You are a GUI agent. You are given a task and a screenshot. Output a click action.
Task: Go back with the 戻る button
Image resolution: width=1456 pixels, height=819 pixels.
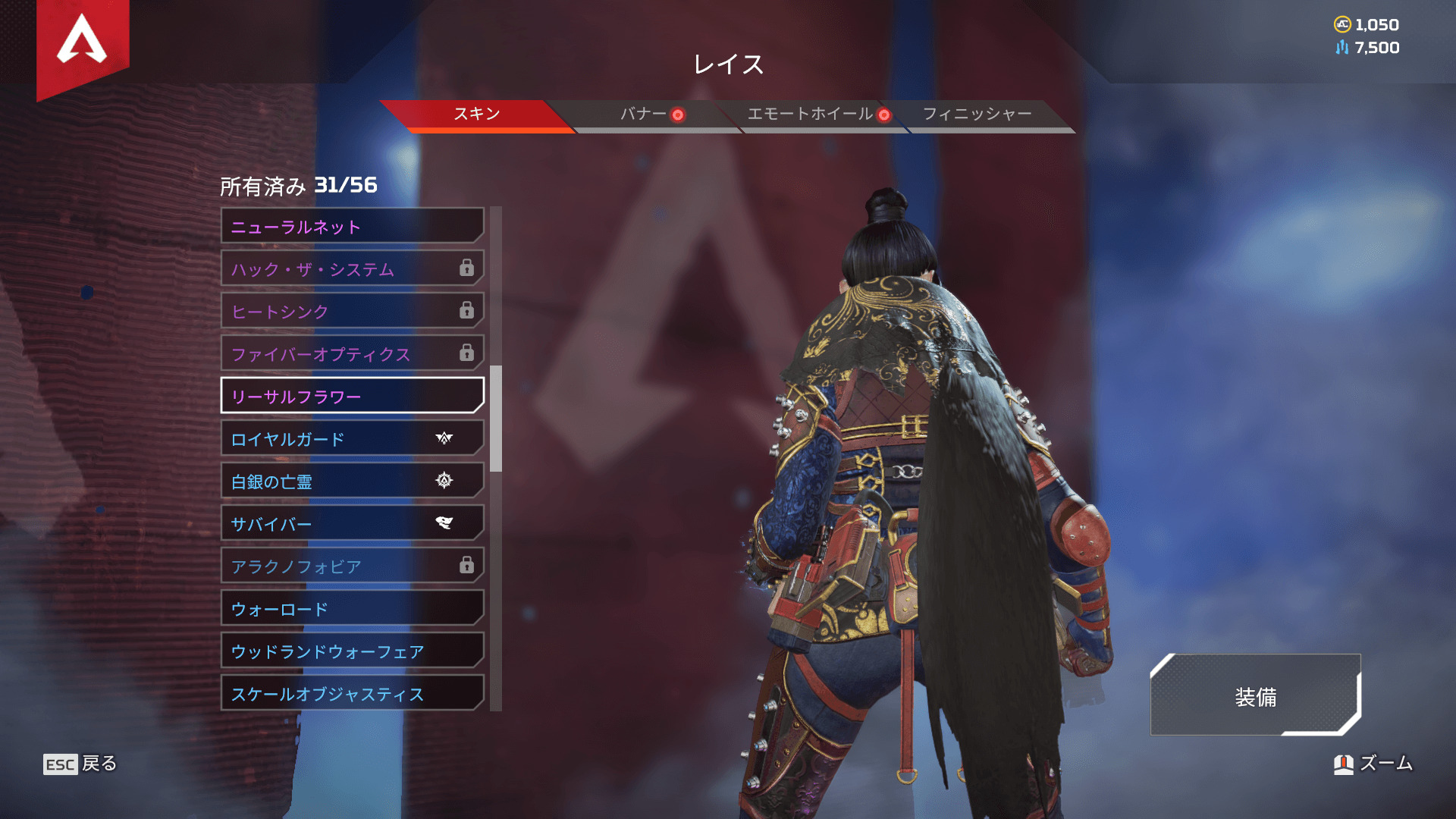click(x=80, y=764)
